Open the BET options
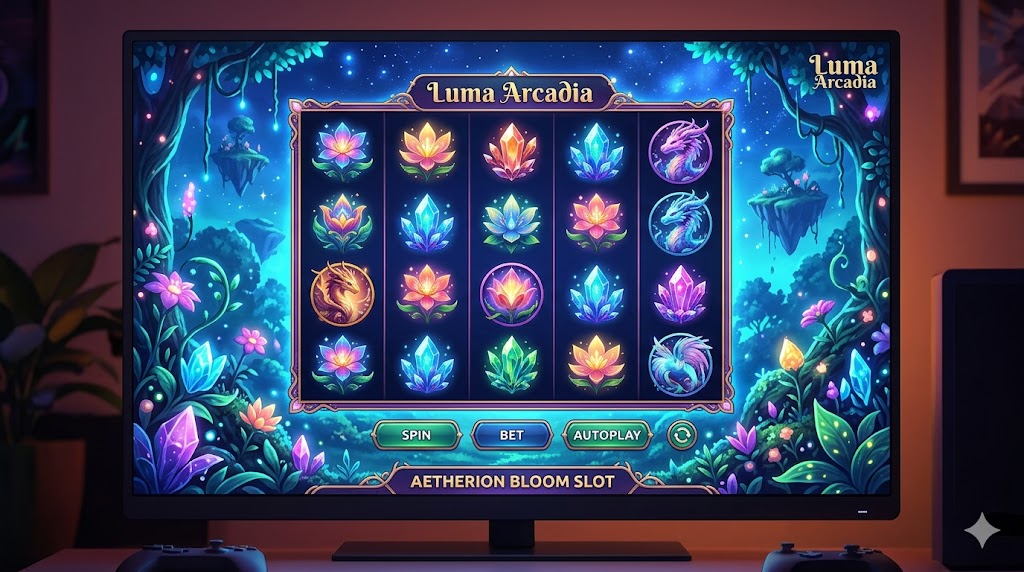Image resolution: width=1024 pixels, height=572 pixels. click(x=511, y=435)
